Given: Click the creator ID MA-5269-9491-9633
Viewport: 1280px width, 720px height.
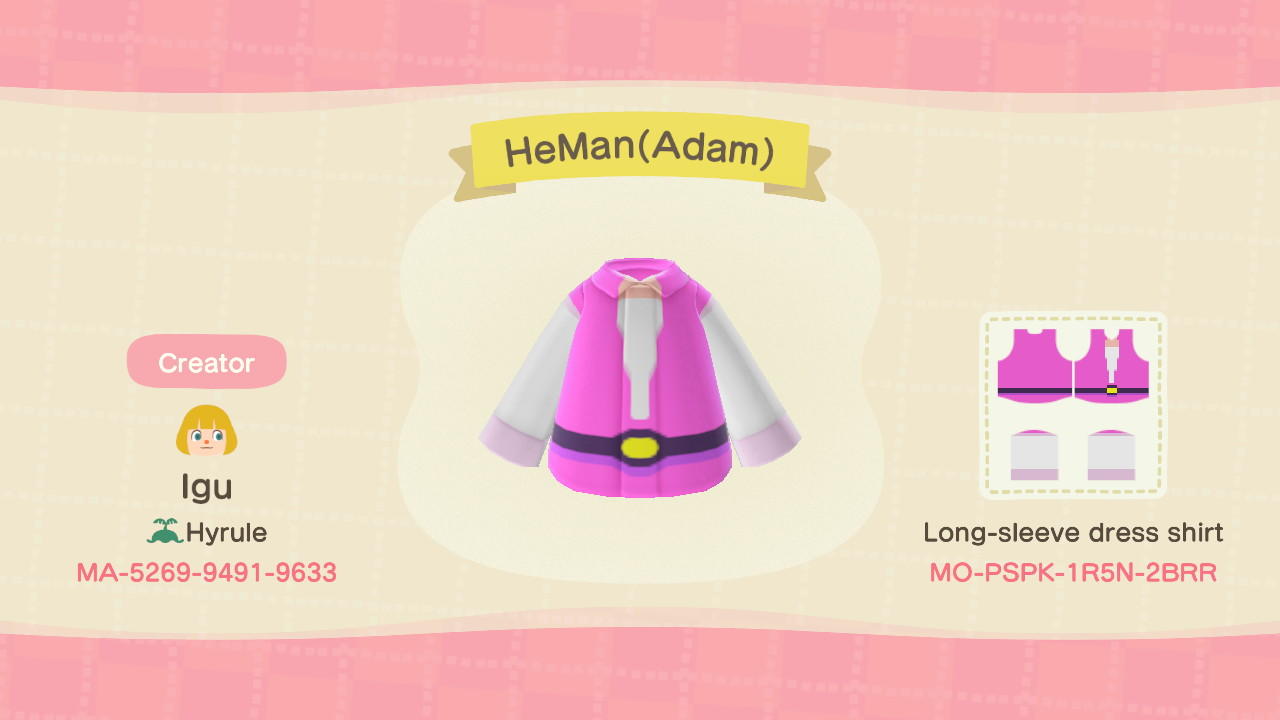Looking at the screenshot, I should coord(206,572).
